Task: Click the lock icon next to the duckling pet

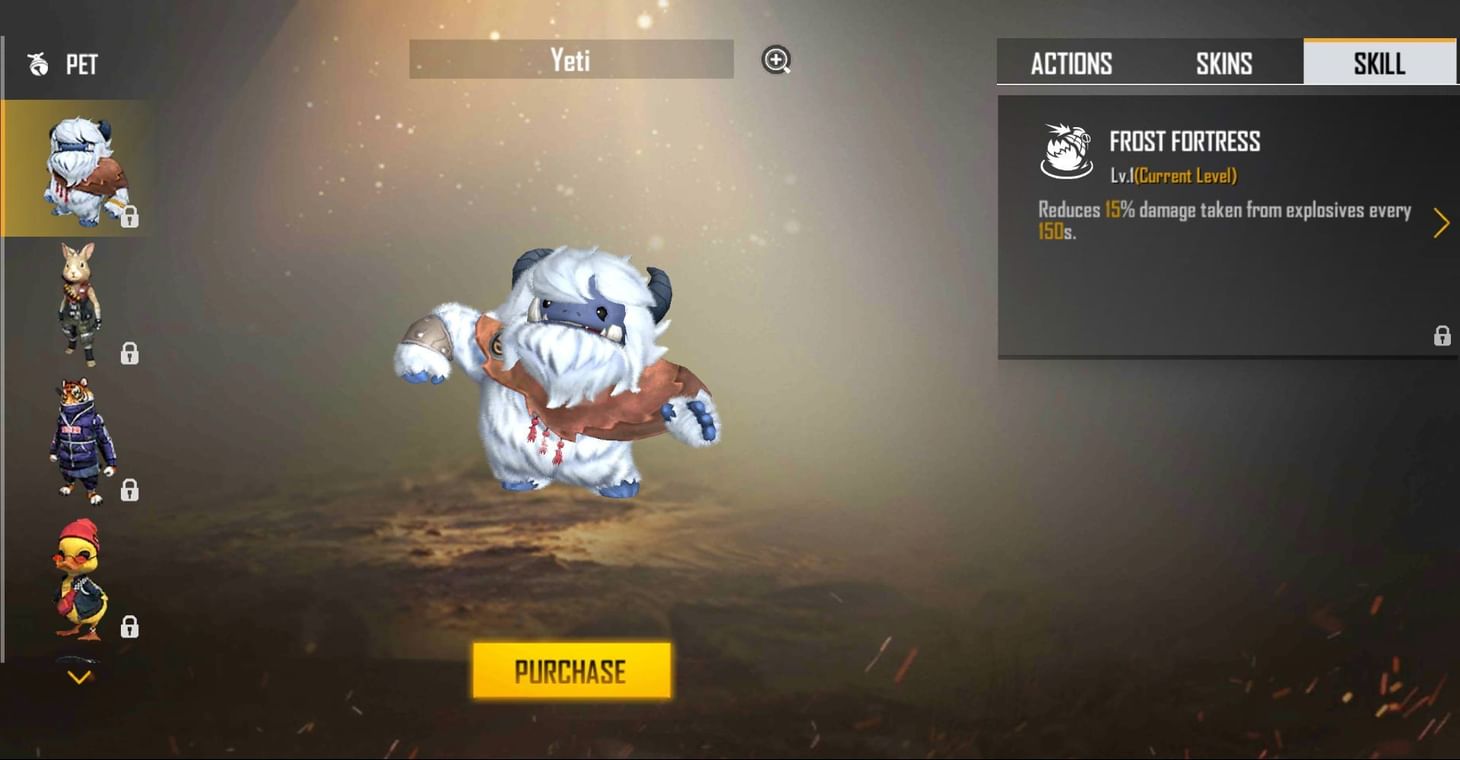Action: pos(128,627)
